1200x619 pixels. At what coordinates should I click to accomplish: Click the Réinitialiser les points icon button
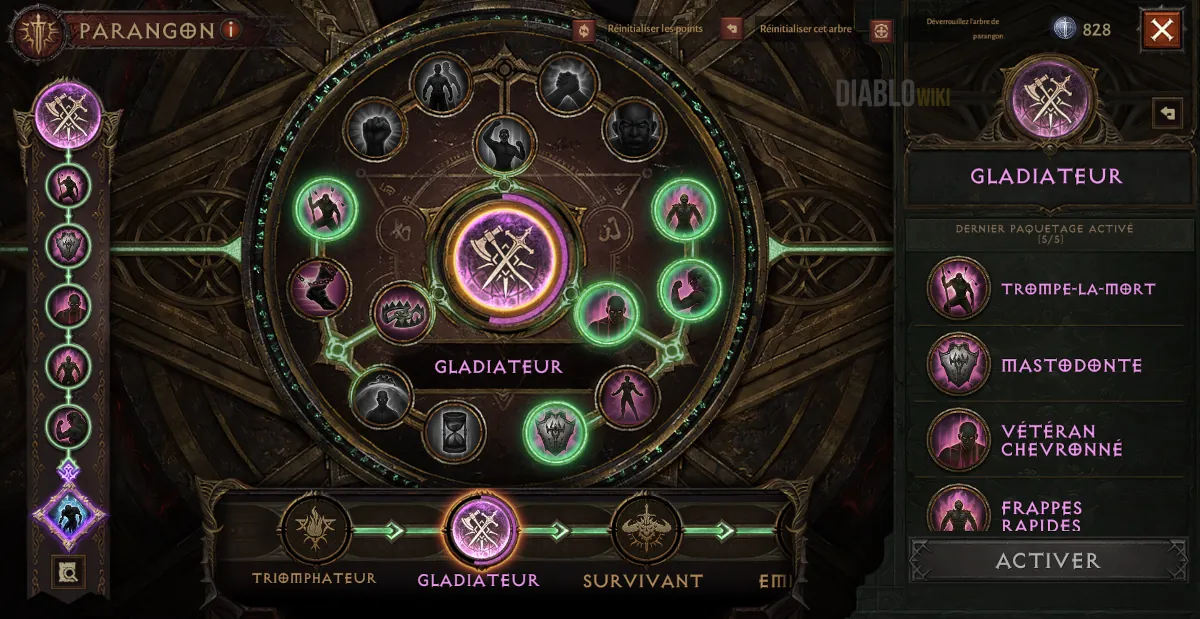(x=585, y=29)
